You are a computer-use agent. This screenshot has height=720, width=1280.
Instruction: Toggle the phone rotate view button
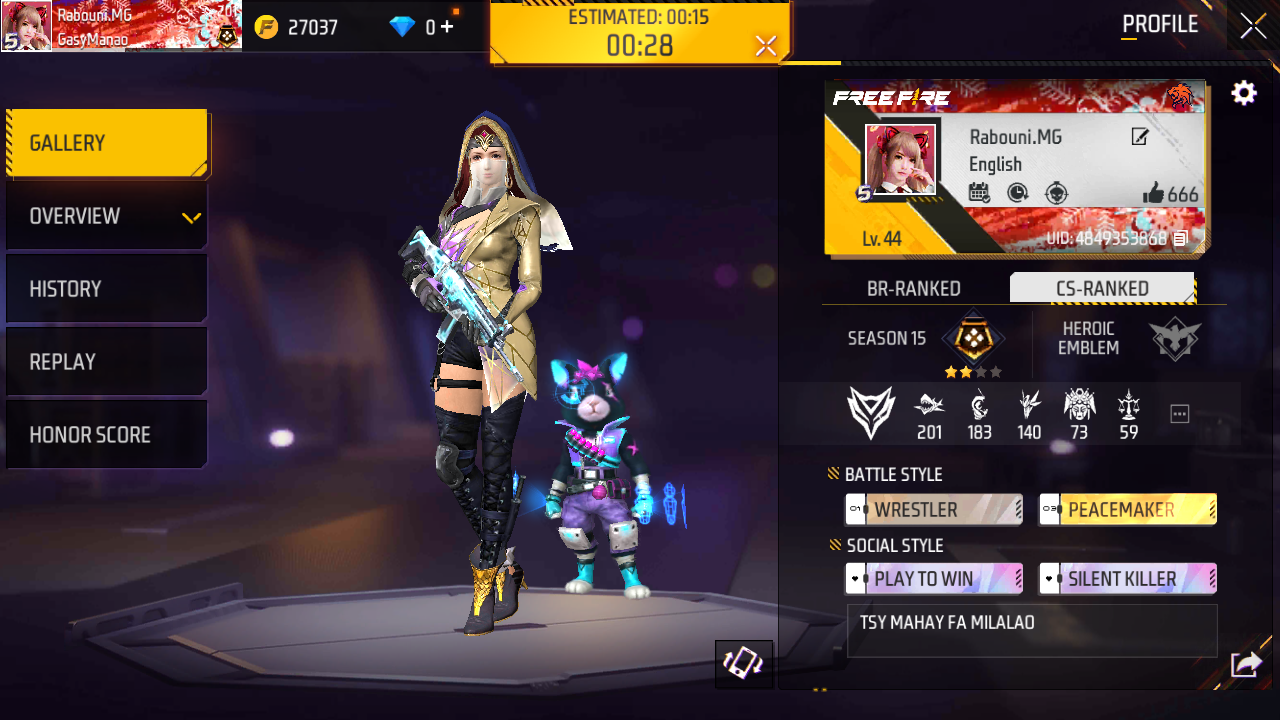tap(744, 664)
